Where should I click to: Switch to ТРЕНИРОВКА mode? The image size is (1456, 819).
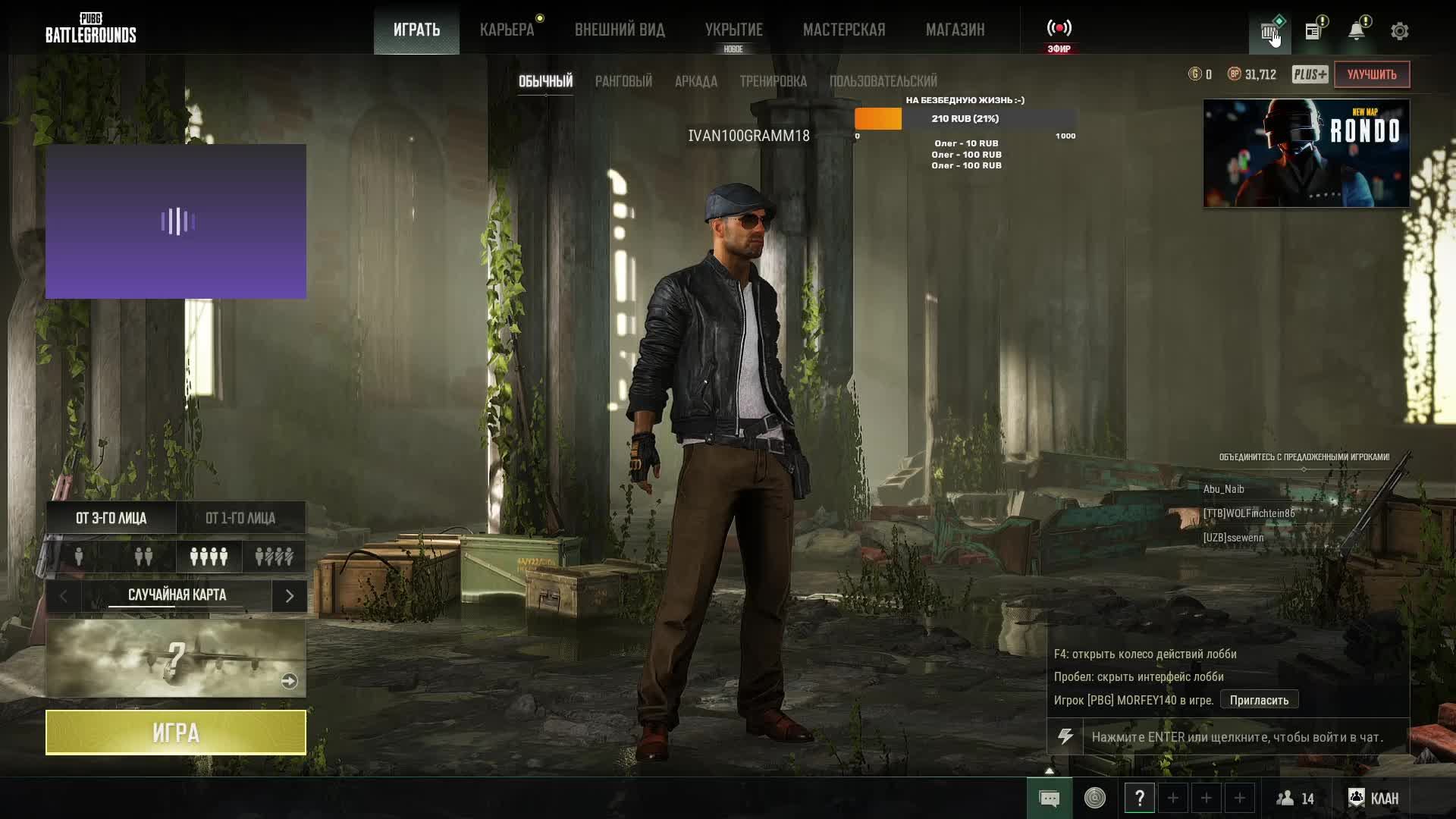point(773,81)
